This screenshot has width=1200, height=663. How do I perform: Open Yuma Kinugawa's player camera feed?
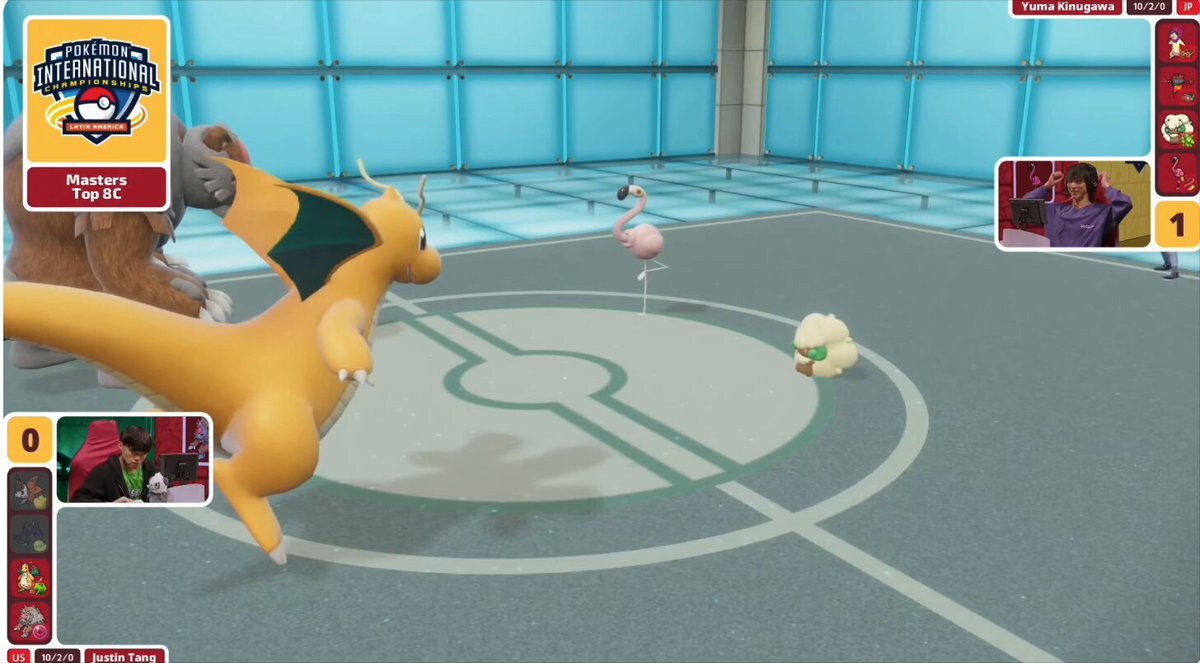1074,204
